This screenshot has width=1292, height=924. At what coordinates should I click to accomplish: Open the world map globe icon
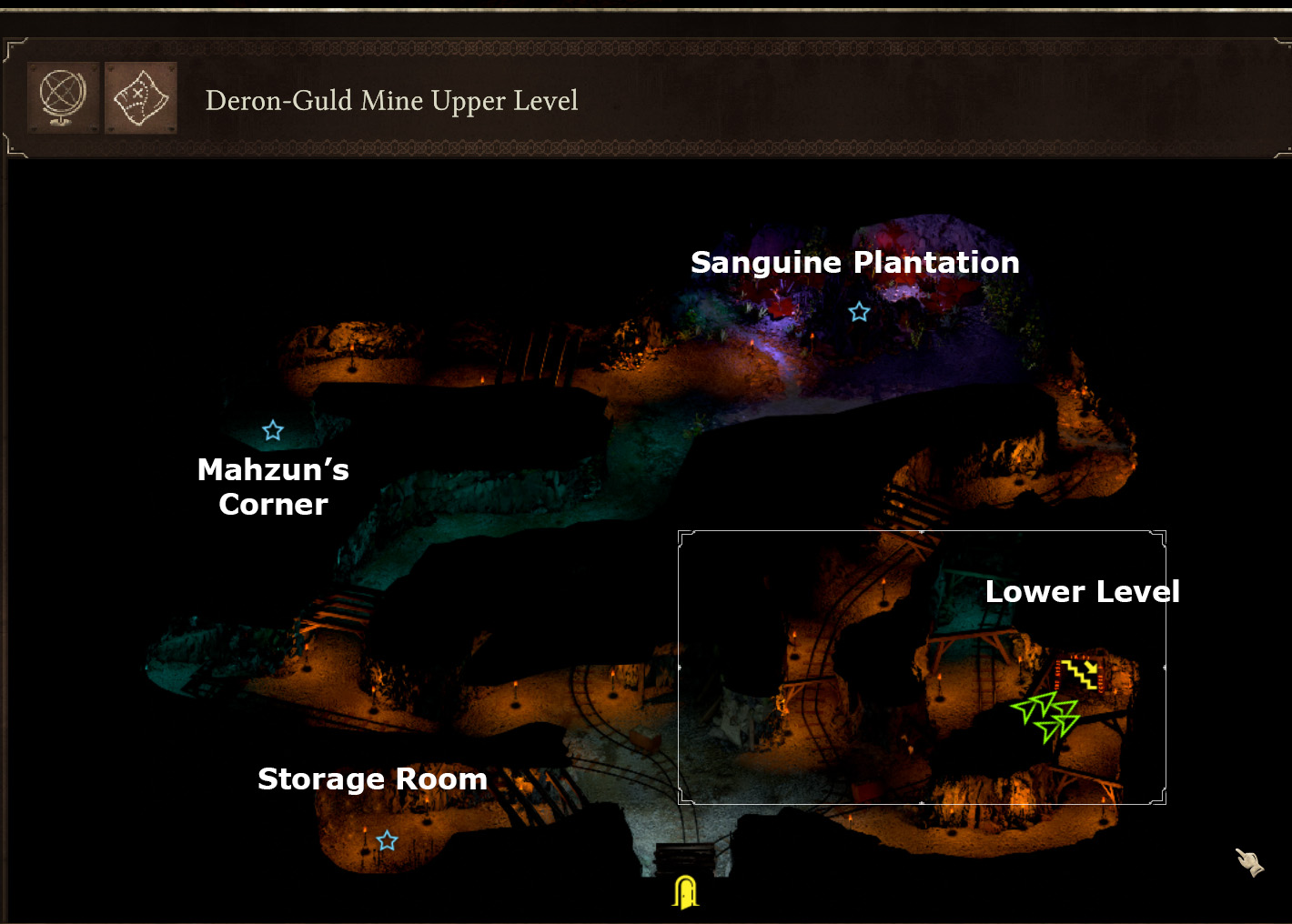(x=62, y=96)
